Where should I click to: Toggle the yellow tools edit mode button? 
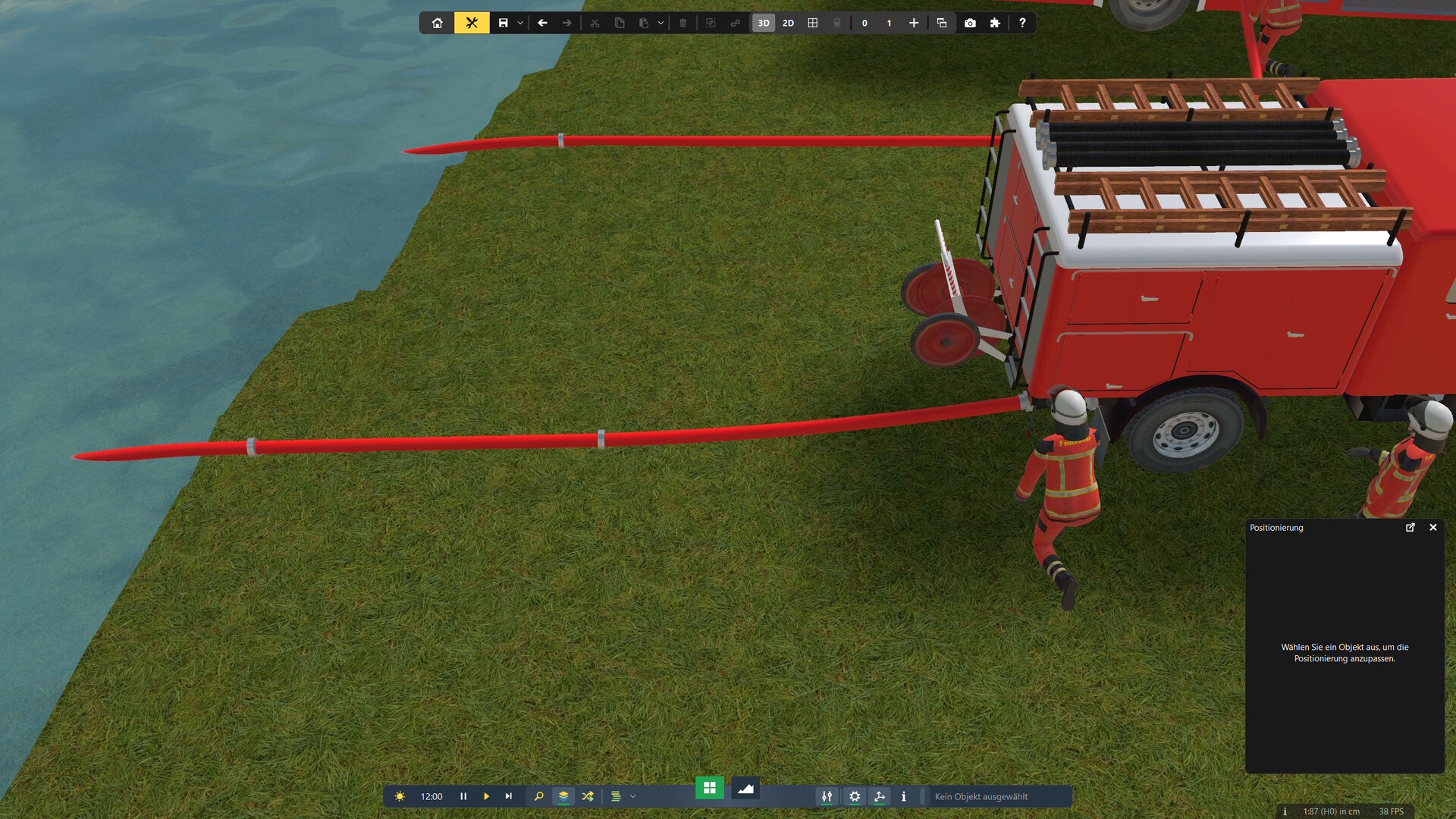[472, 23]
